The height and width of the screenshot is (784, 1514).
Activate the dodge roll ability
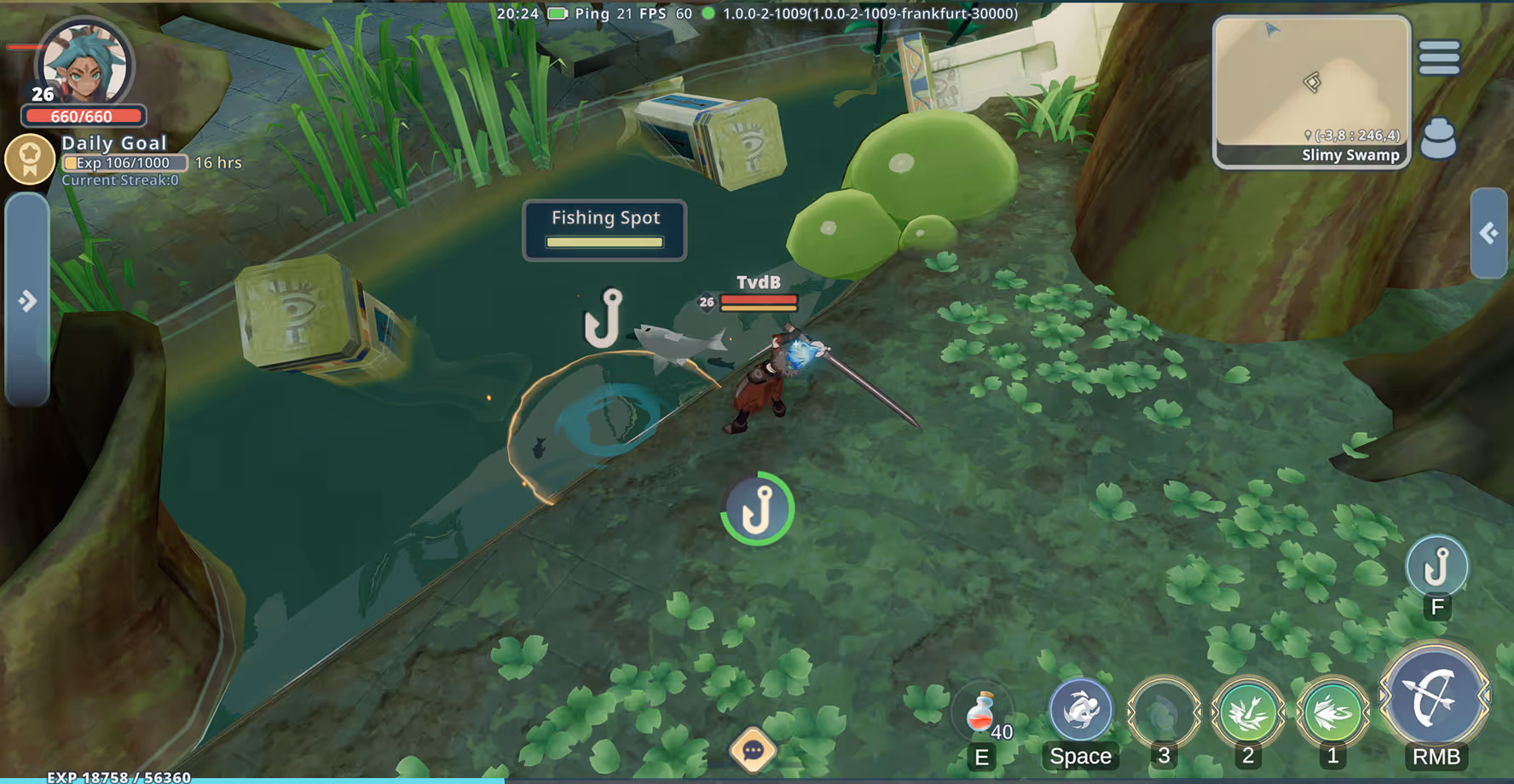coord(1080,710)
